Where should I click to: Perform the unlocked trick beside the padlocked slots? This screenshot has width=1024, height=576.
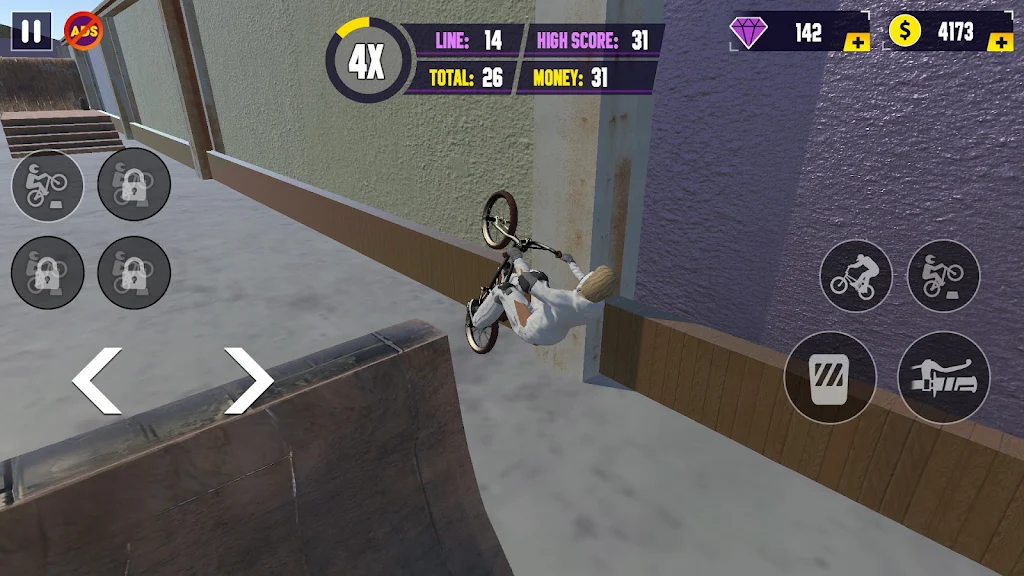[x=47, y=185]
